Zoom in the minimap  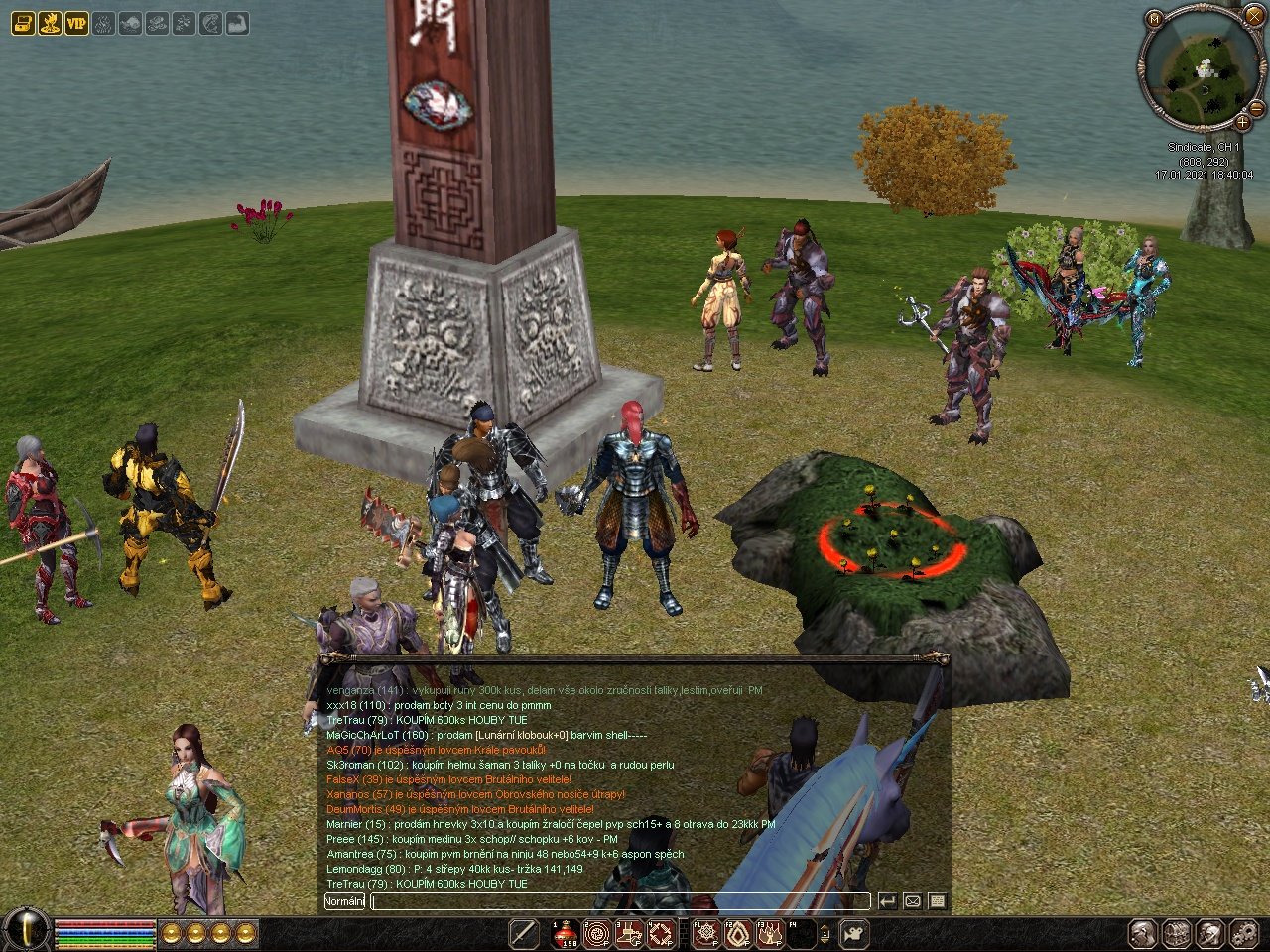(1242, 122)
